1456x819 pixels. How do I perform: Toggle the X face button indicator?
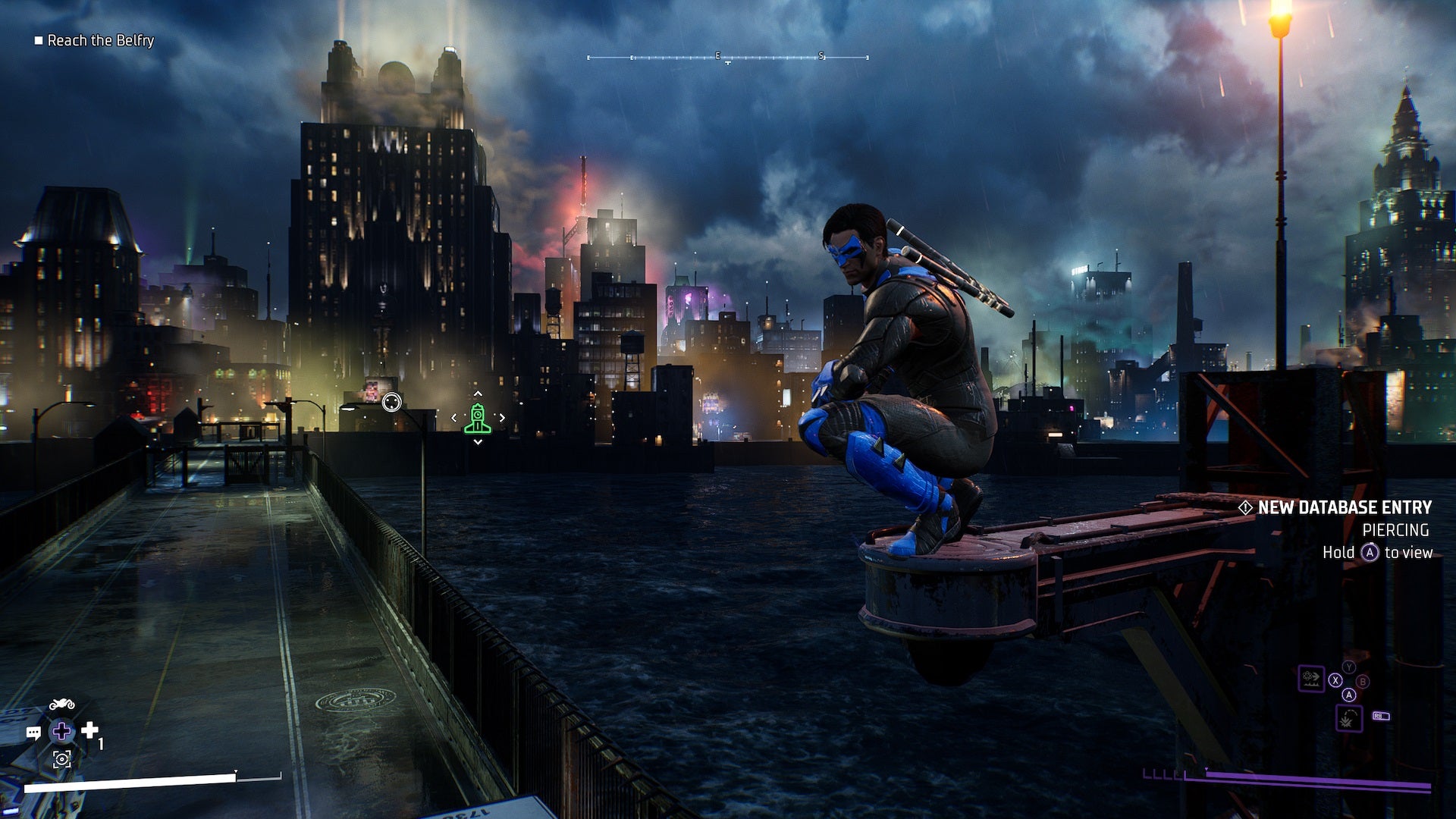(x=1335, y=680)
